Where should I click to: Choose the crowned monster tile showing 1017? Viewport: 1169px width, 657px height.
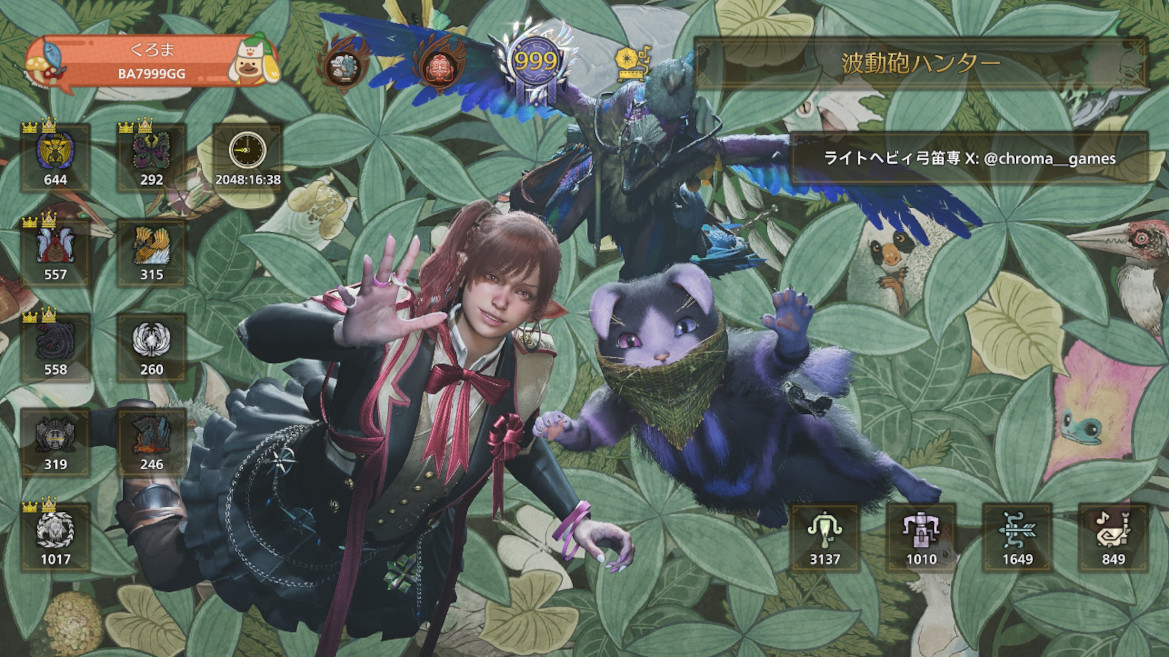(55, 536)
